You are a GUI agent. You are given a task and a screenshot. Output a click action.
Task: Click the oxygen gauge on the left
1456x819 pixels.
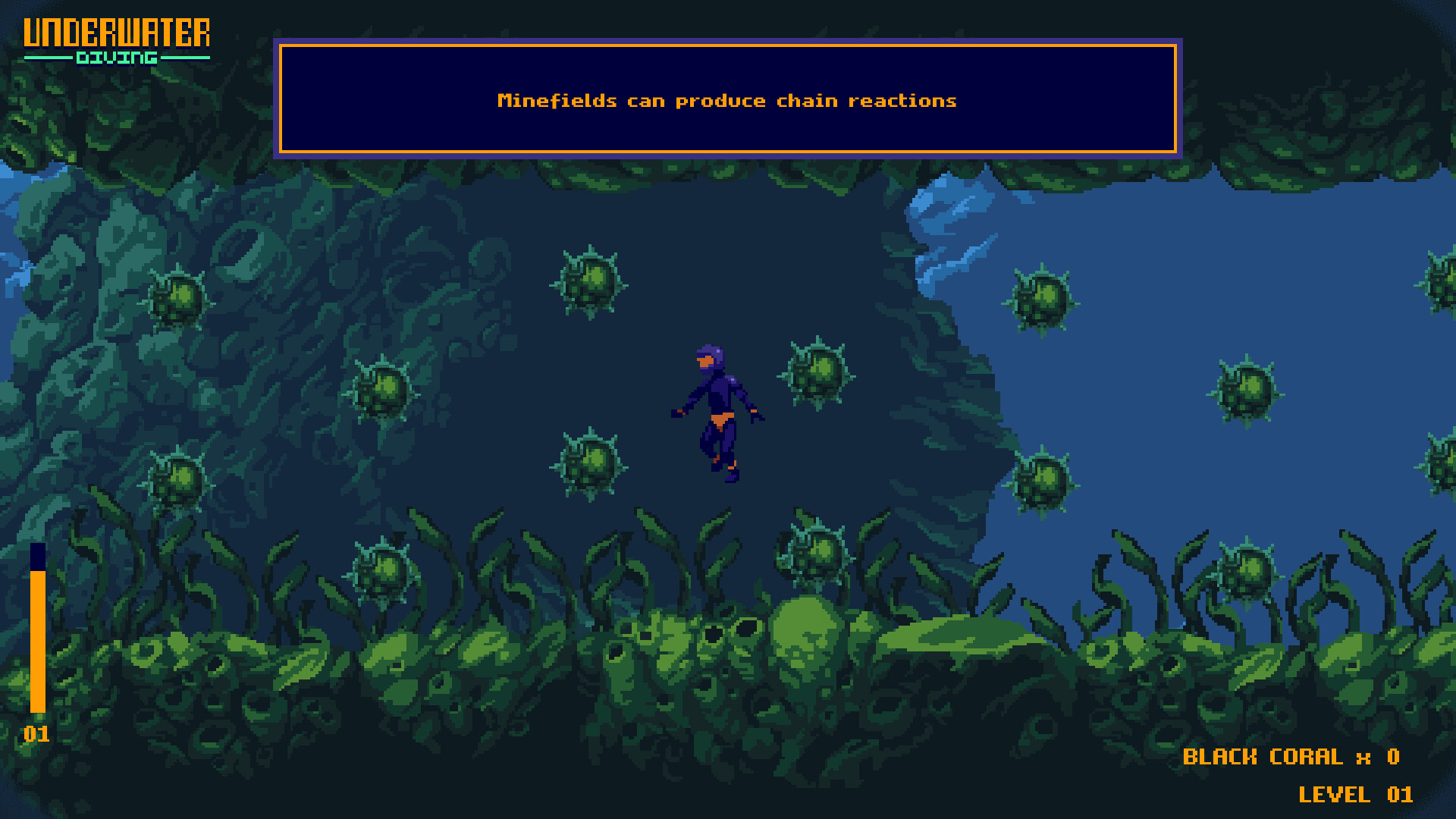37,637
